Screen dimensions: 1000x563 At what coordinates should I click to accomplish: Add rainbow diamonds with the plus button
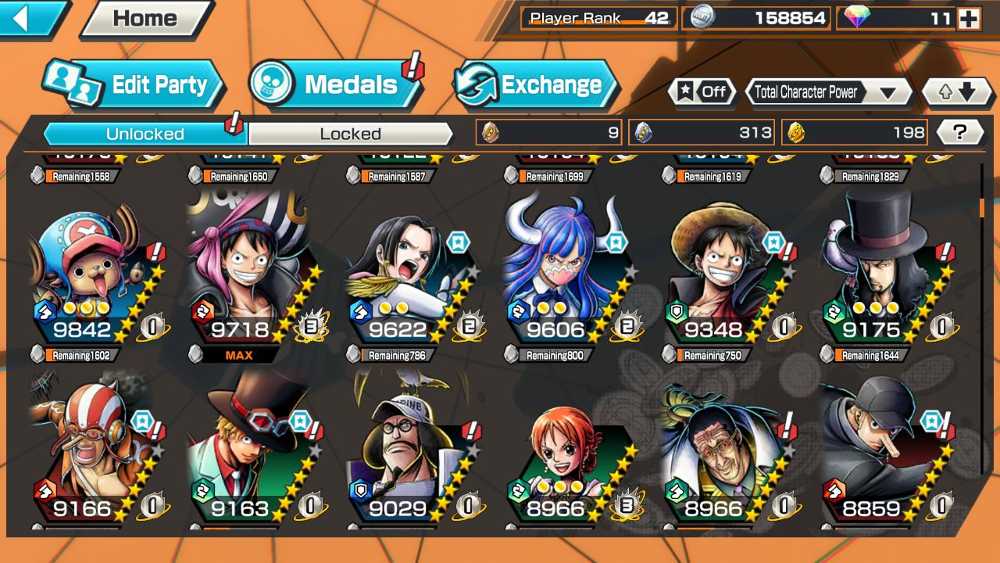(968, 18)
